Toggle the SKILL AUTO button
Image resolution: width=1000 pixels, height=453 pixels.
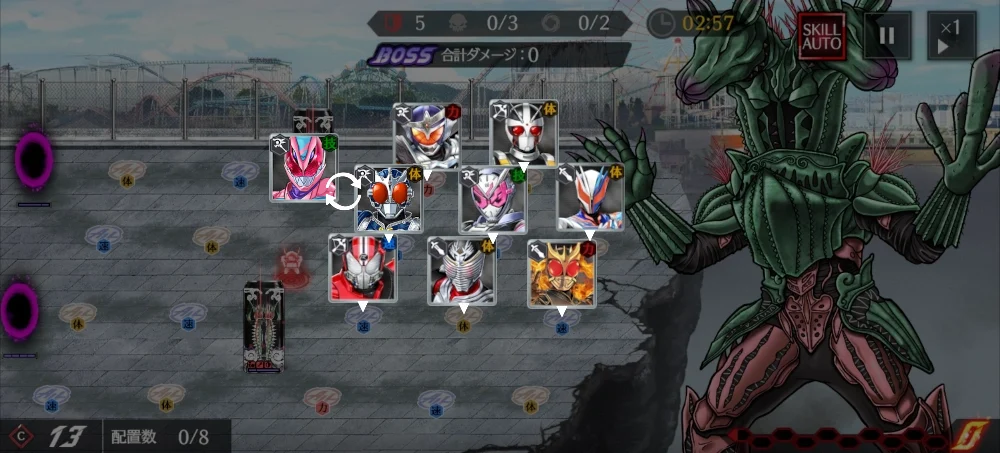[x=822, y=37]
